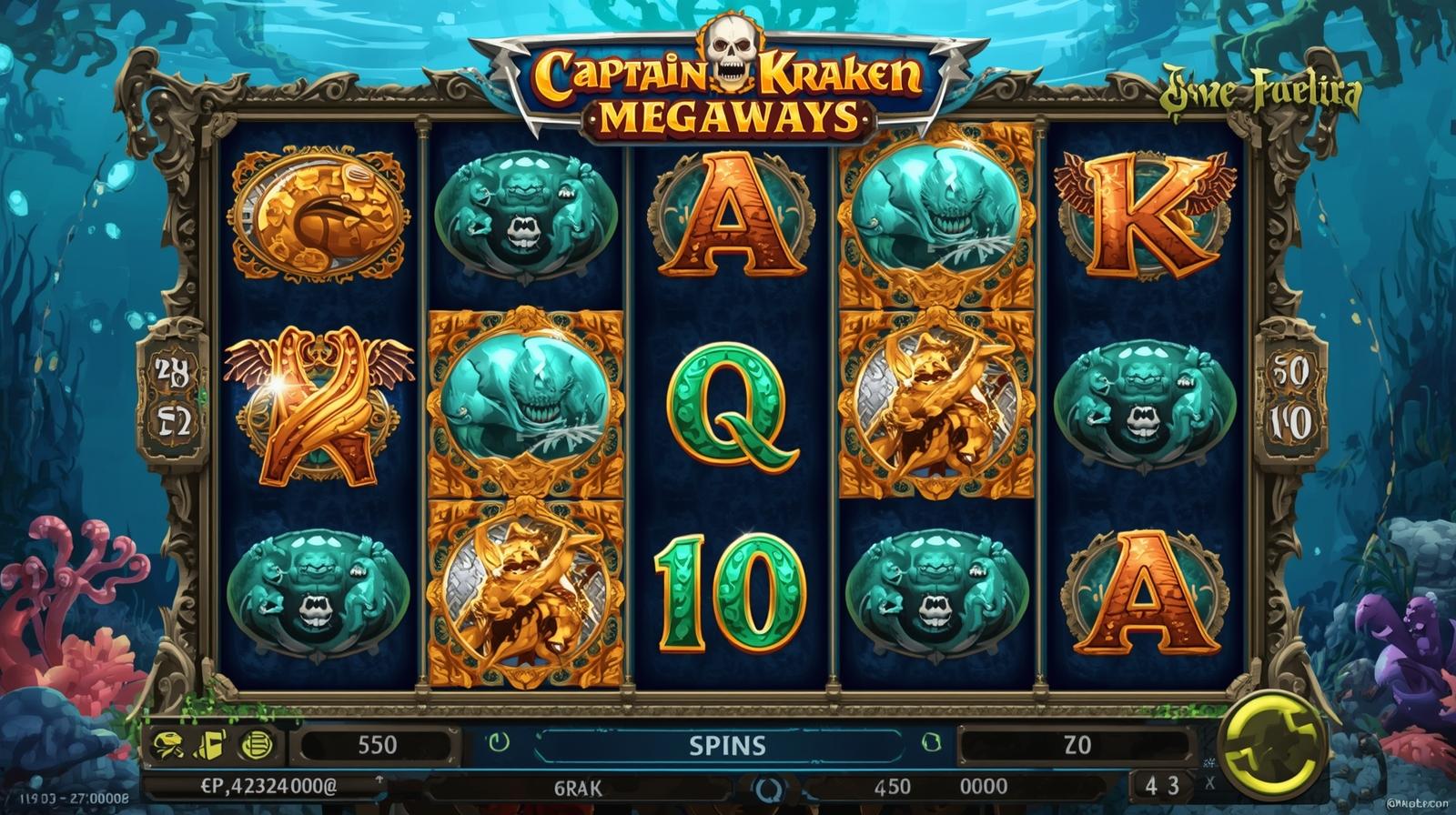
Task: Click the green power icon left of SPINS
Action: [x=499, y=742]
